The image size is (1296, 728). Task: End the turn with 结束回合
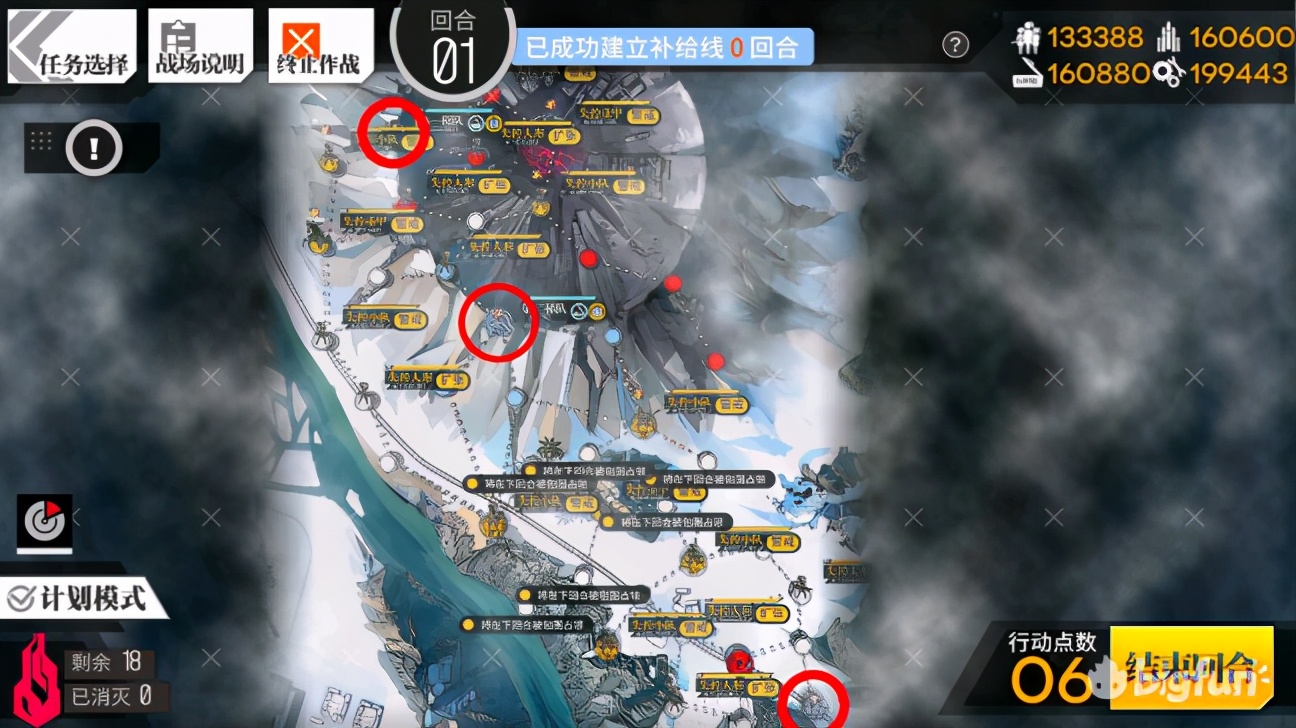point(1191,666)
